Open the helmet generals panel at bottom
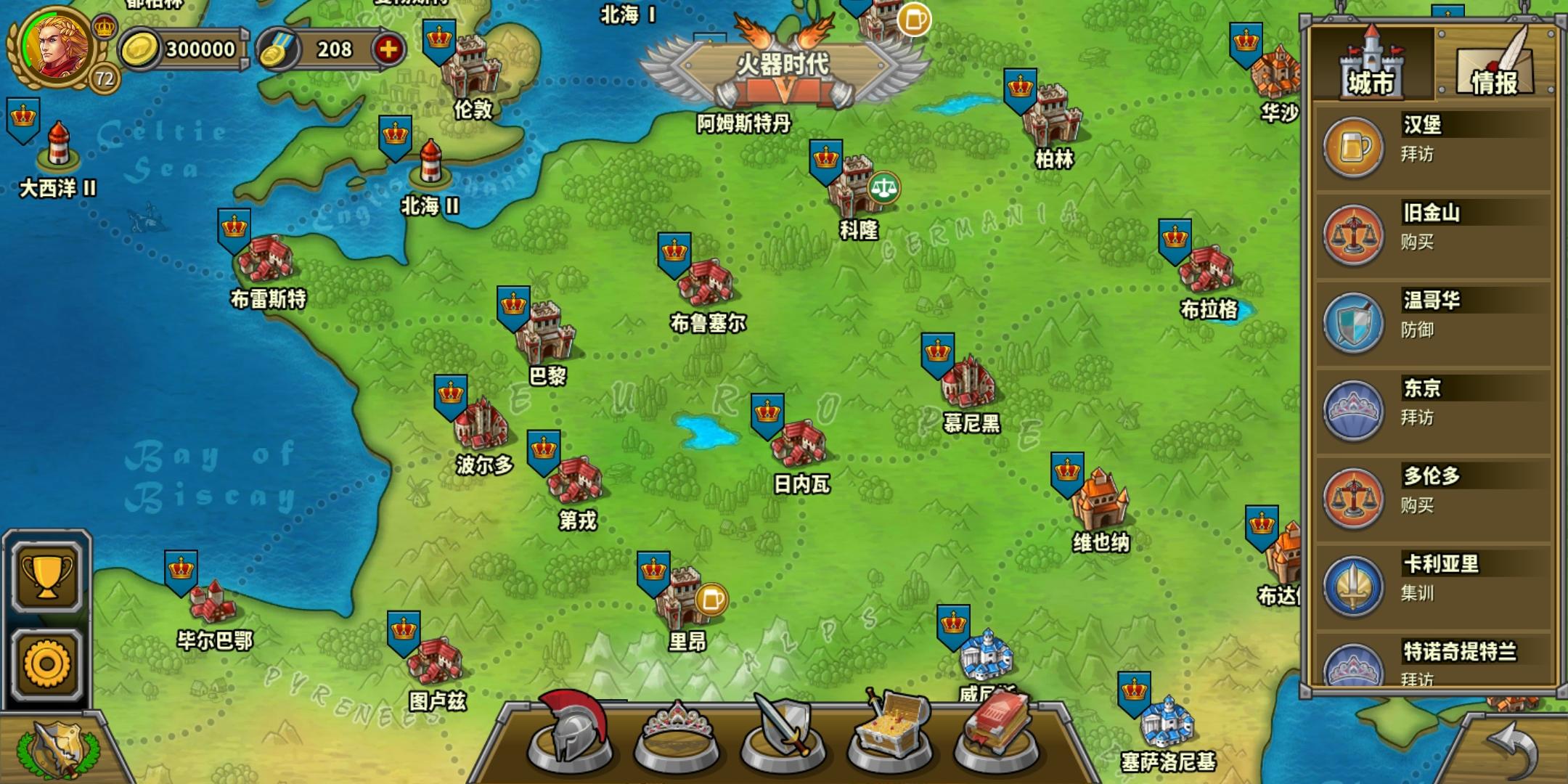Viewport: 1568px width, 784px height. [574, 740]
